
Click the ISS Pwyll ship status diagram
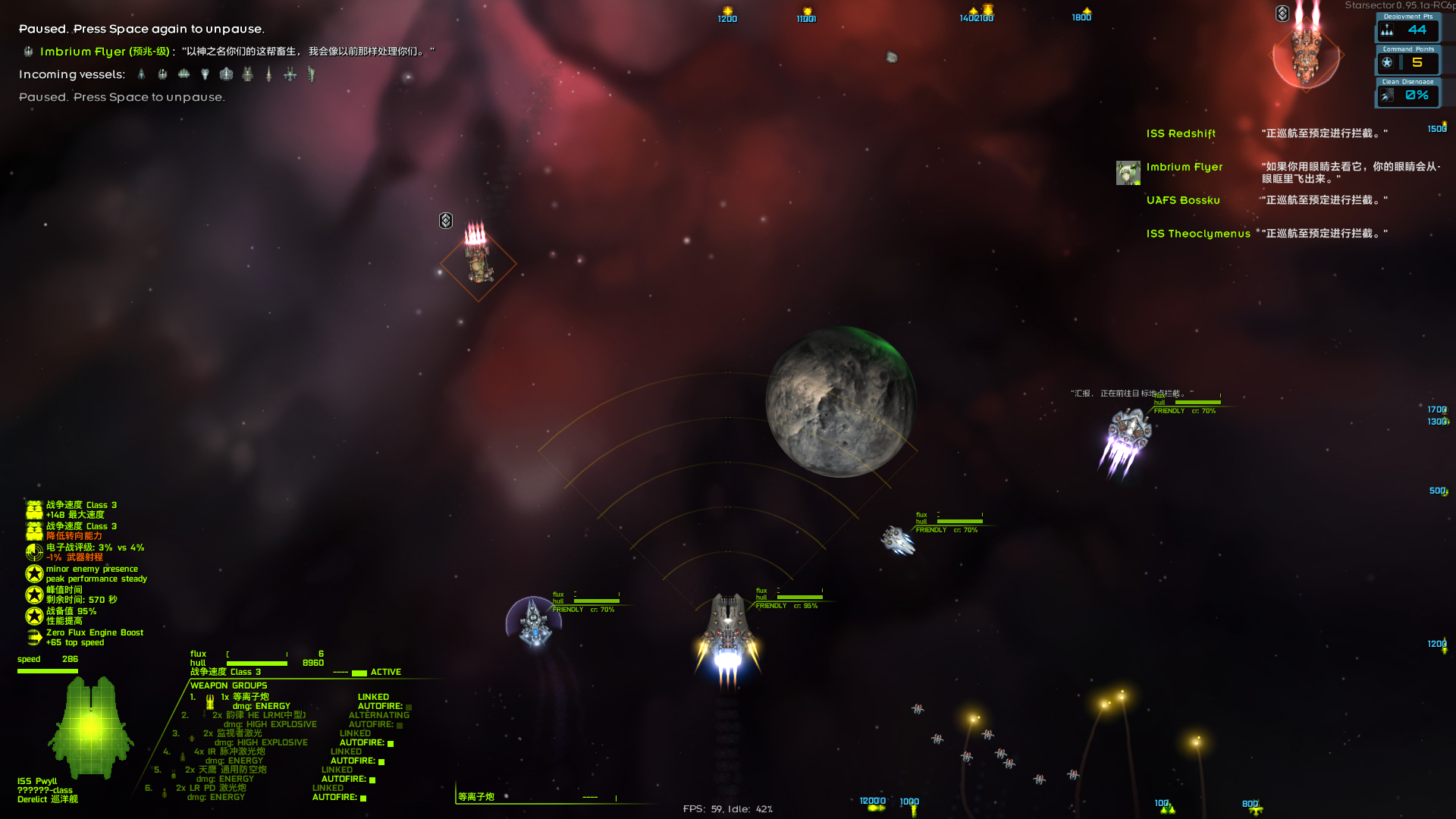(x=91, y=728)
